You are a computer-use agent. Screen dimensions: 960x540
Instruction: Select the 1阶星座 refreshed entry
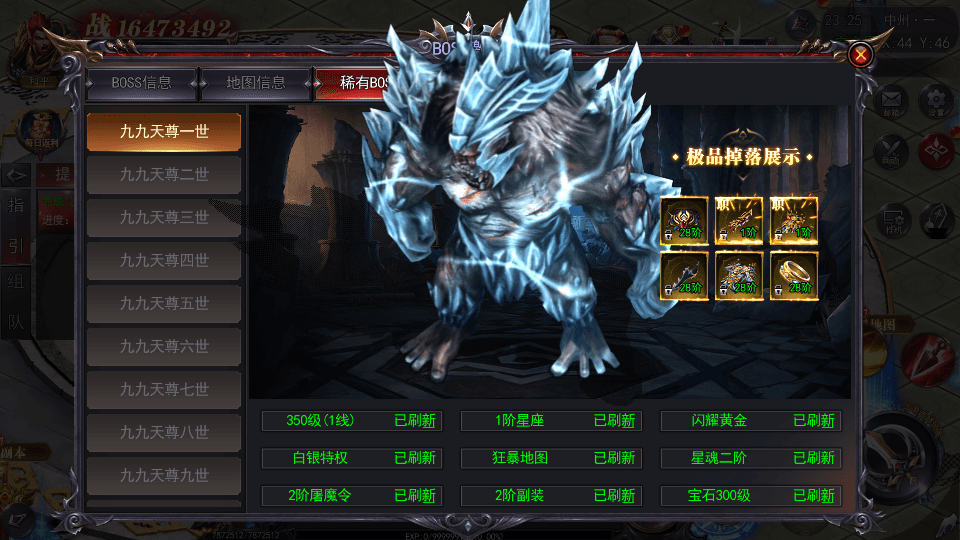(550, 421)
